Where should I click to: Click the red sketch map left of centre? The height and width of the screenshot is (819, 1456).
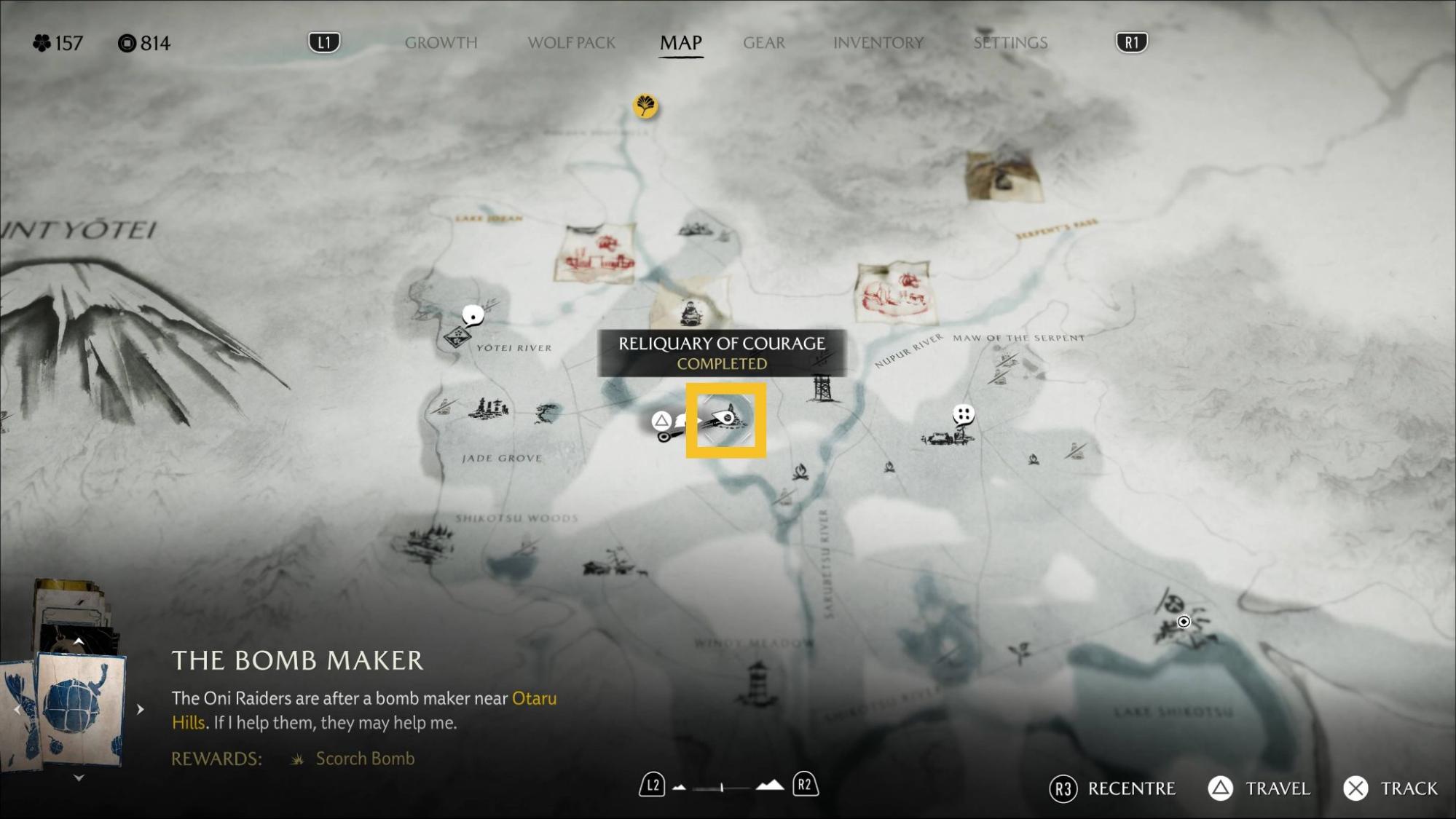(594, 253)
